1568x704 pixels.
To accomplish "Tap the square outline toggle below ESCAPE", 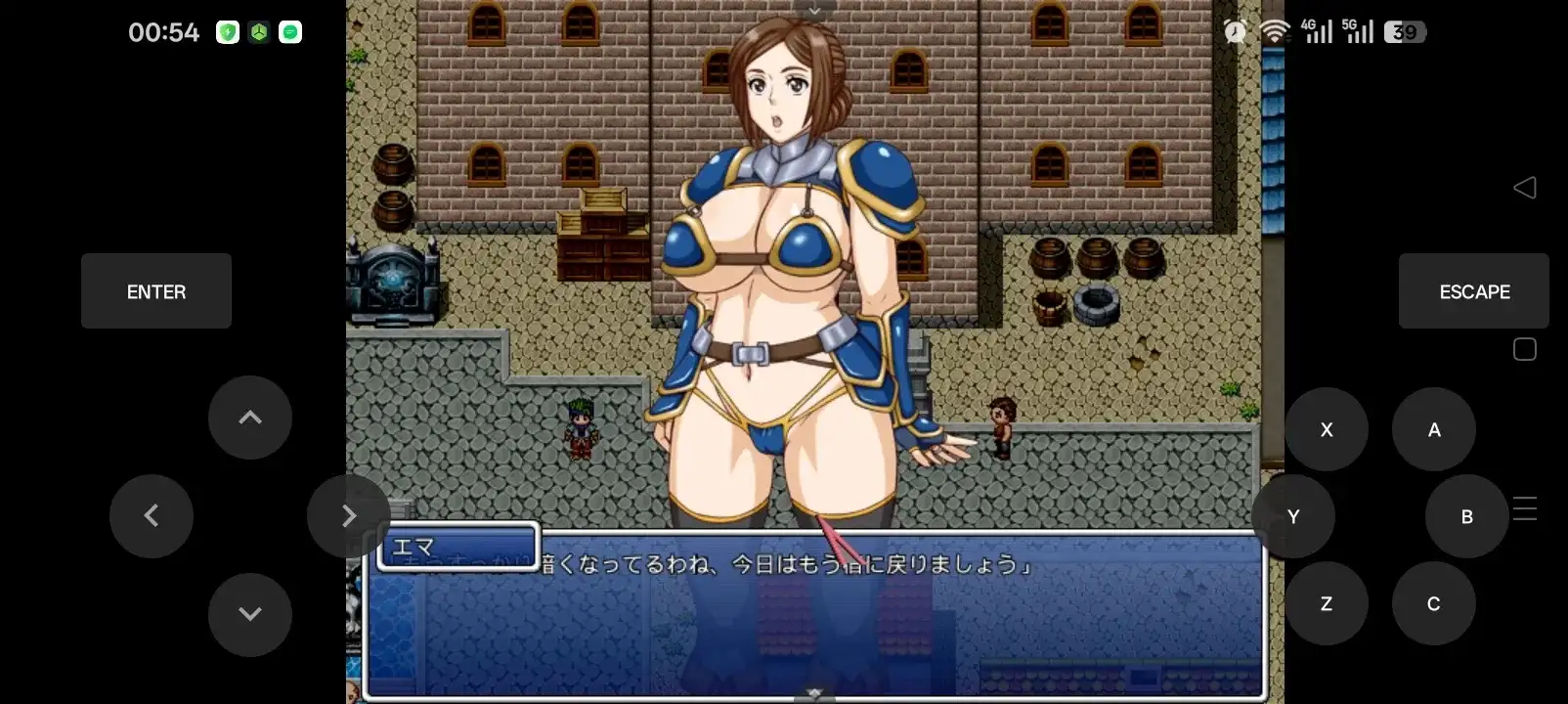I will click(1525, 349).
